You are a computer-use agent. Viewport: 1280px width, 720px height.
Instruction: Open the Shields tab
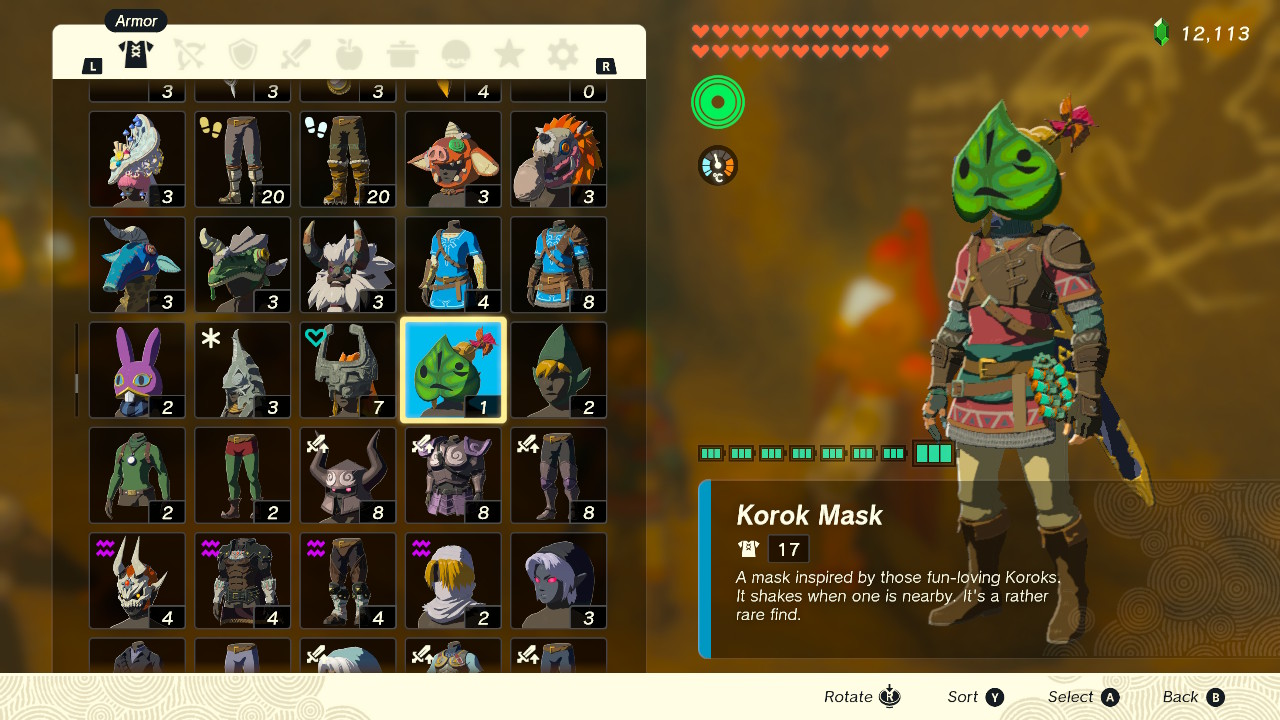pyautogui.click(x=243, y=53)
